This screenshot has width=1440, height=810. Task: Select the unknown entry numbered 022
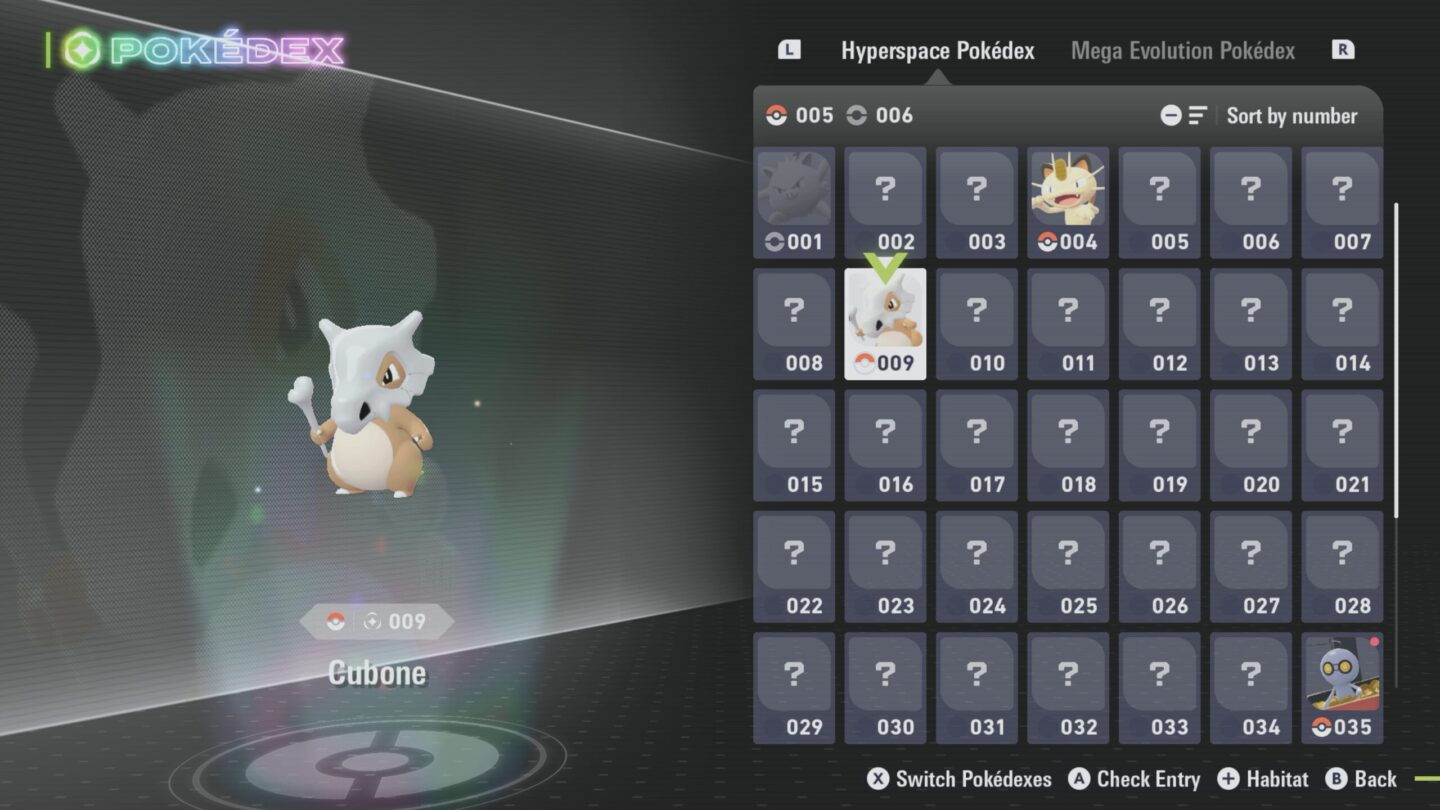[793, 568]
